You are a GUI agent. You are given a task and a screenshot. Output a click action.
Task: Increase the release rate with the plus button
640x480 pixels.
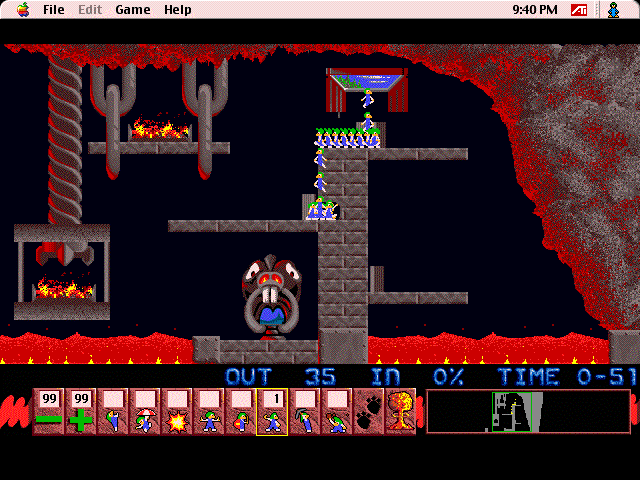pos(80,412)
